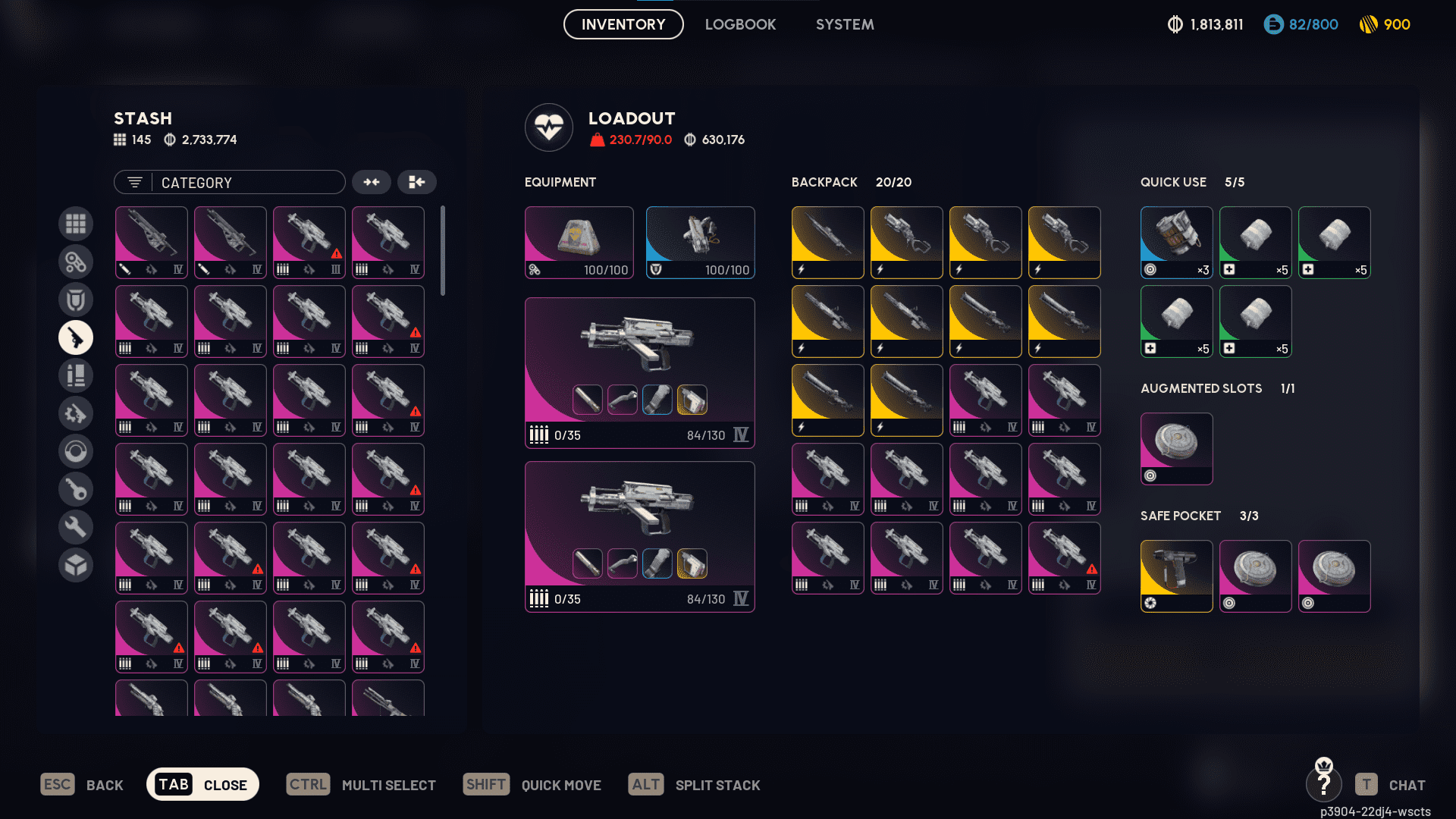Screen dimensions: 1456x819
Task: Select the pistol weapons category filter
Action: click(76, 337)
